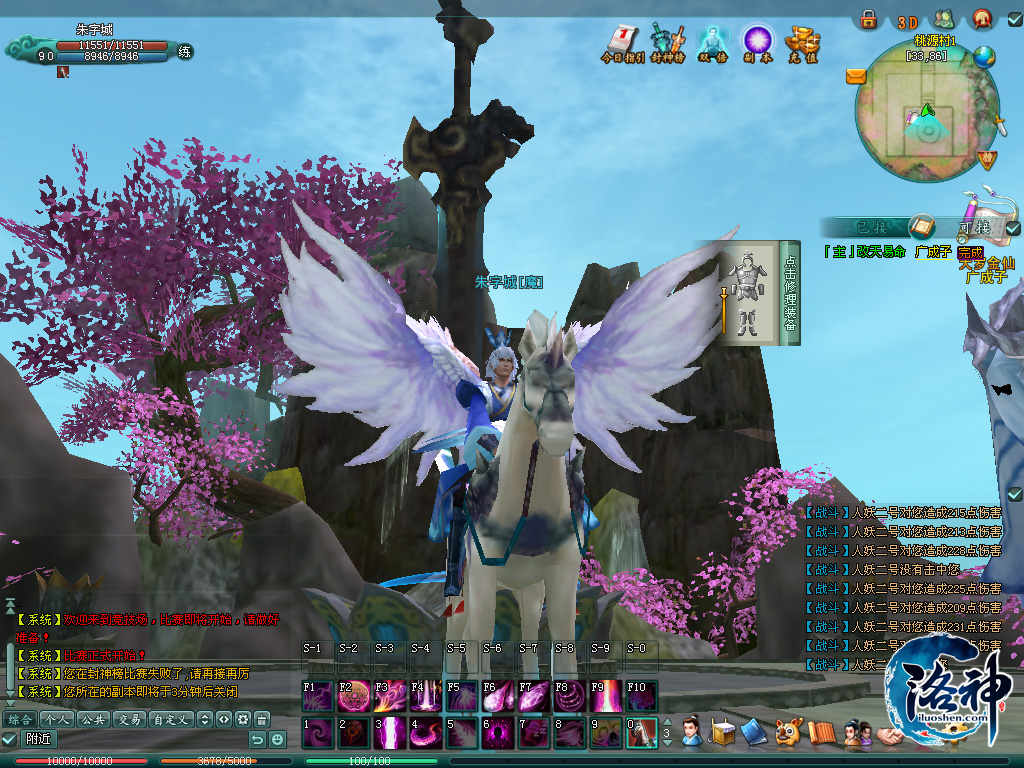Use the skill in hotbar slot F1
The width and height of the screenshot is (1024, 768).
point(316,695)
